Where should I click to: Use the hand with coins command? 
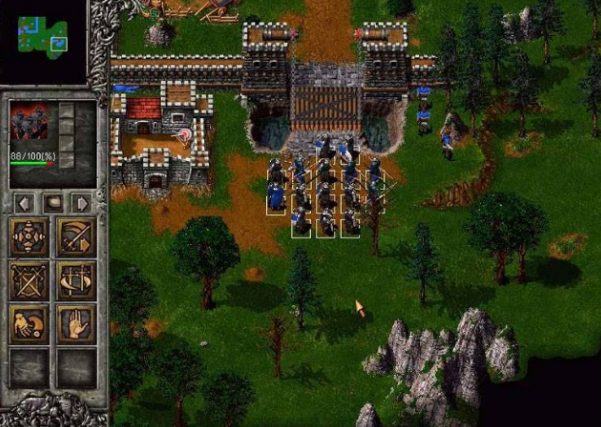pyautogui.click(x=29, y=323)
